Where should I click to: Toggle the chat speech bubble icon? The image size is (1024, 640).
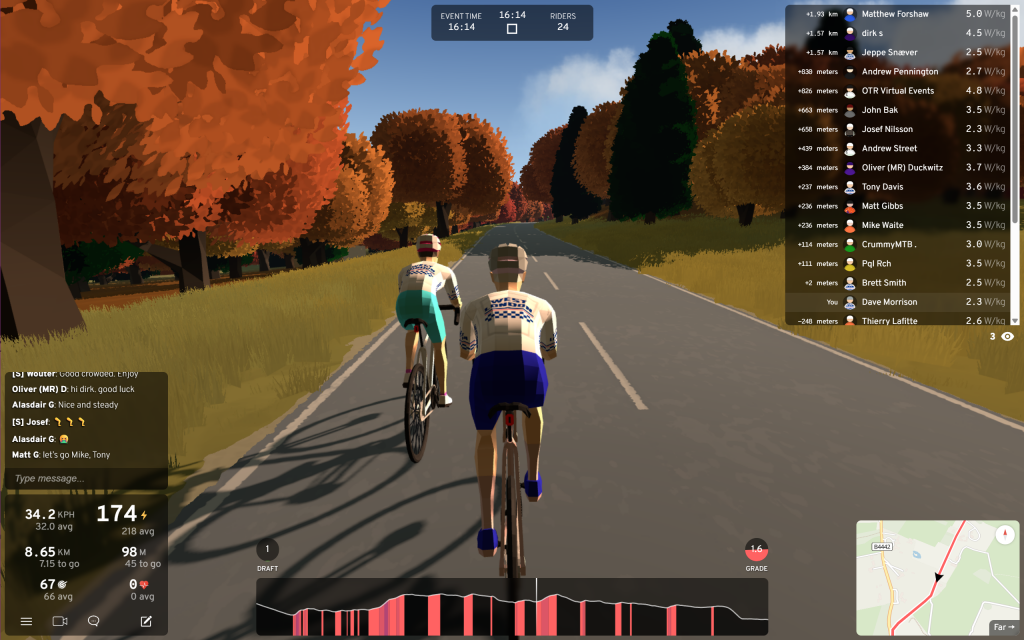94,621
